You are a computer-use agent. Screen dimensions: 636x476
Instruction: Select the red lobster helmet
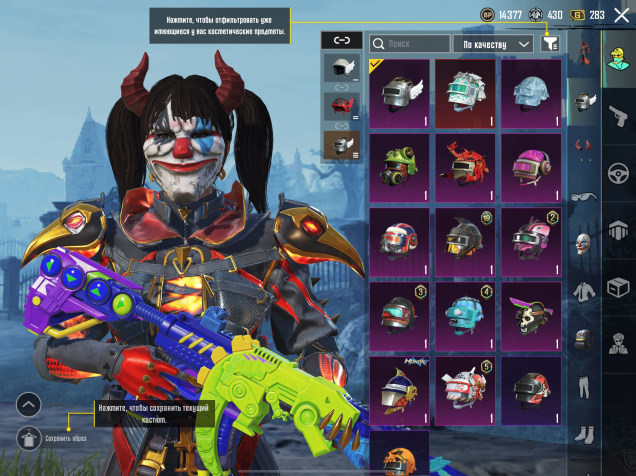(466, 166)
